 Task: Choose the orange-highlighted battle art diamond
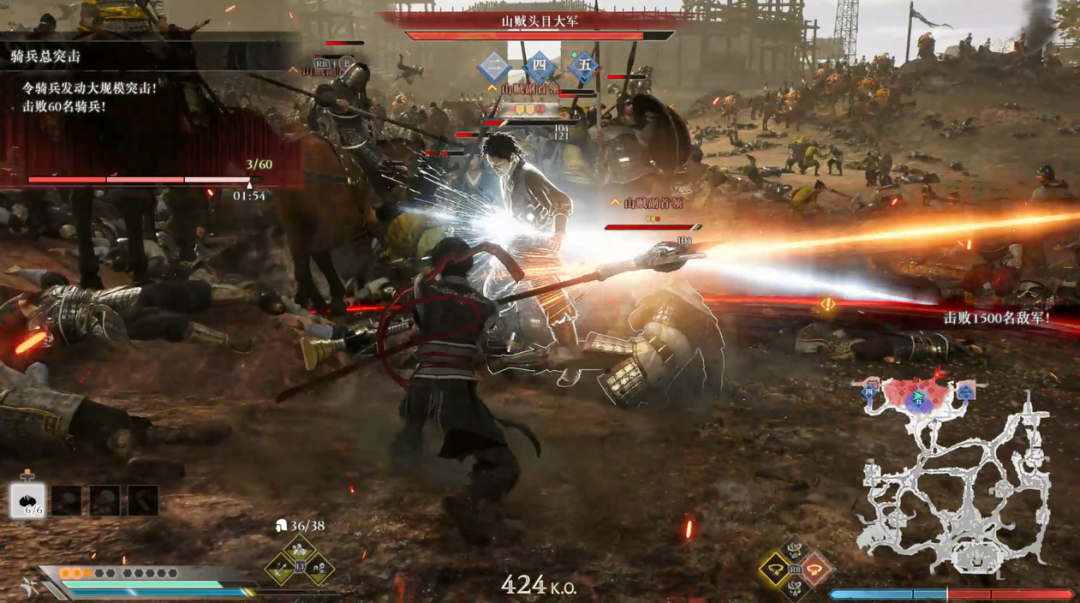pos(815,569)
